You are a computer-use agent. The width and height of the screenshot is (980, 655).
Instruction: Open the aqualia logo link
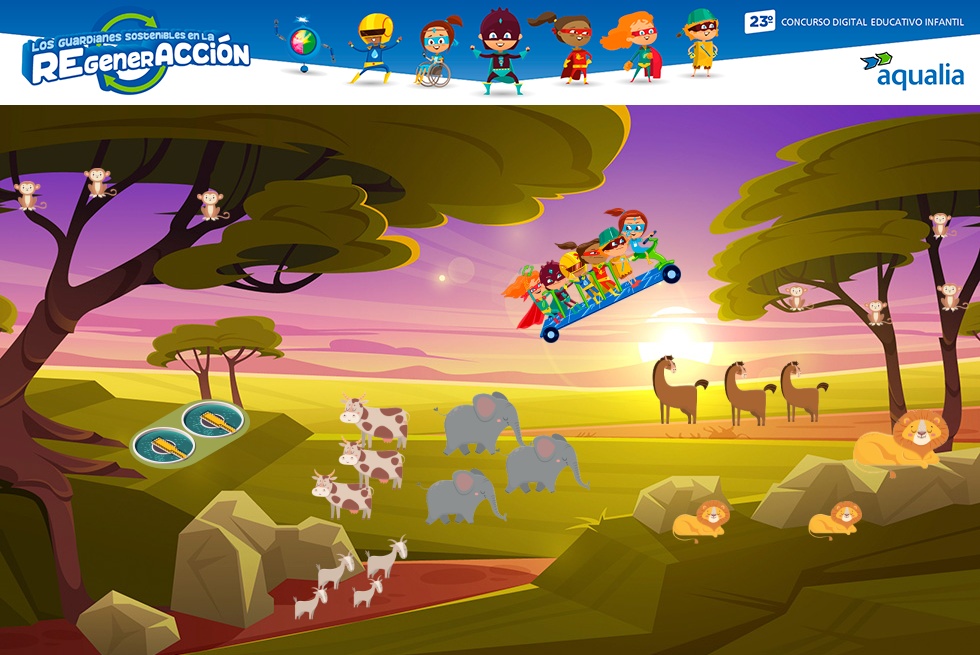coord(912,70)
